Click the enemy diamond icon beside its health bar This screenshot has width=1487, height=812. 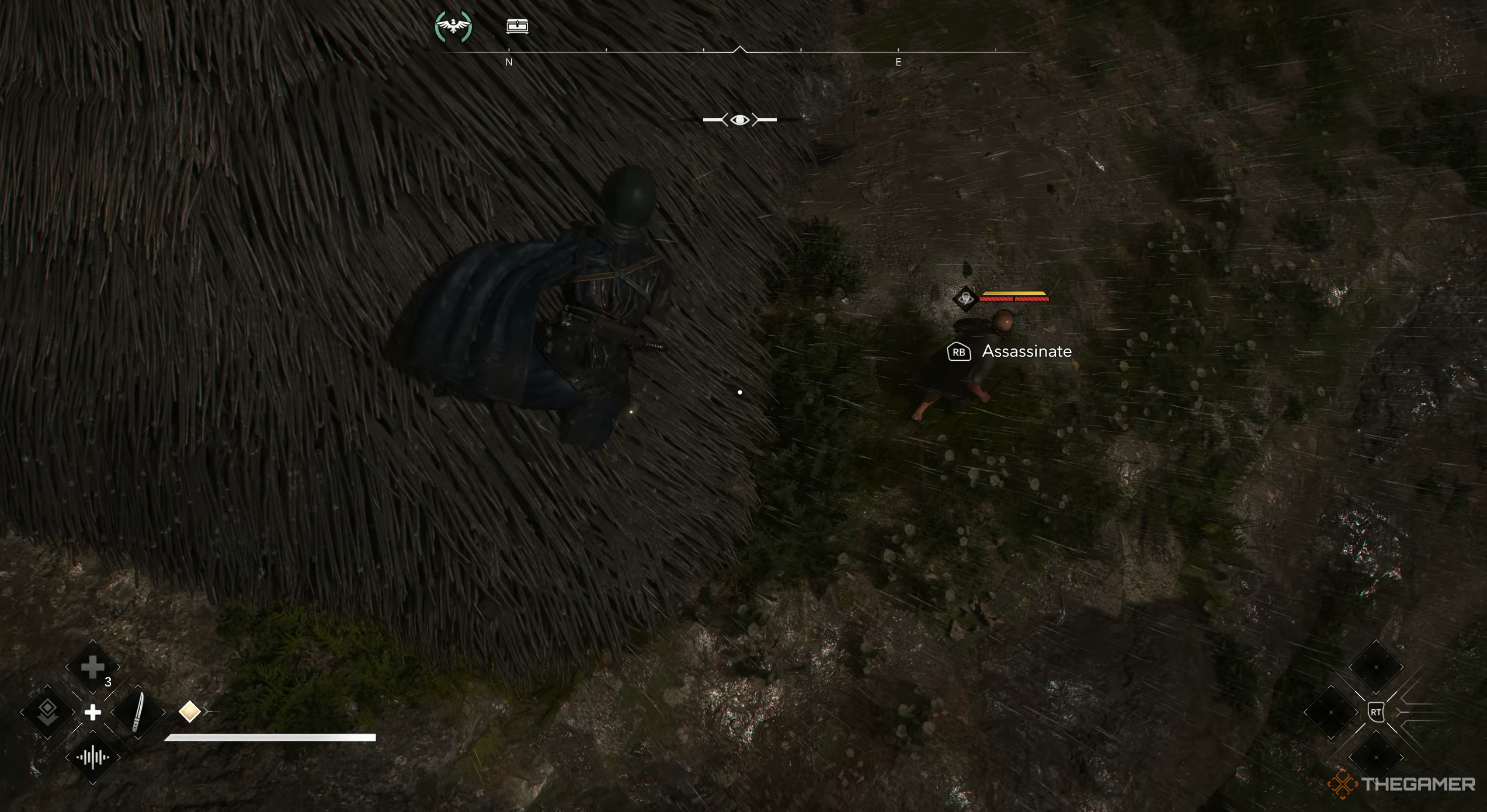[965, 299]
